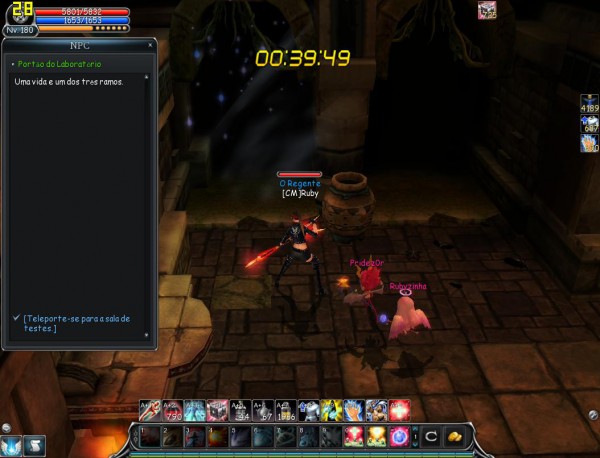Click the pink buff icon at the top of the screen
This screenshot has height=458, width=600.
click(487, 10)
